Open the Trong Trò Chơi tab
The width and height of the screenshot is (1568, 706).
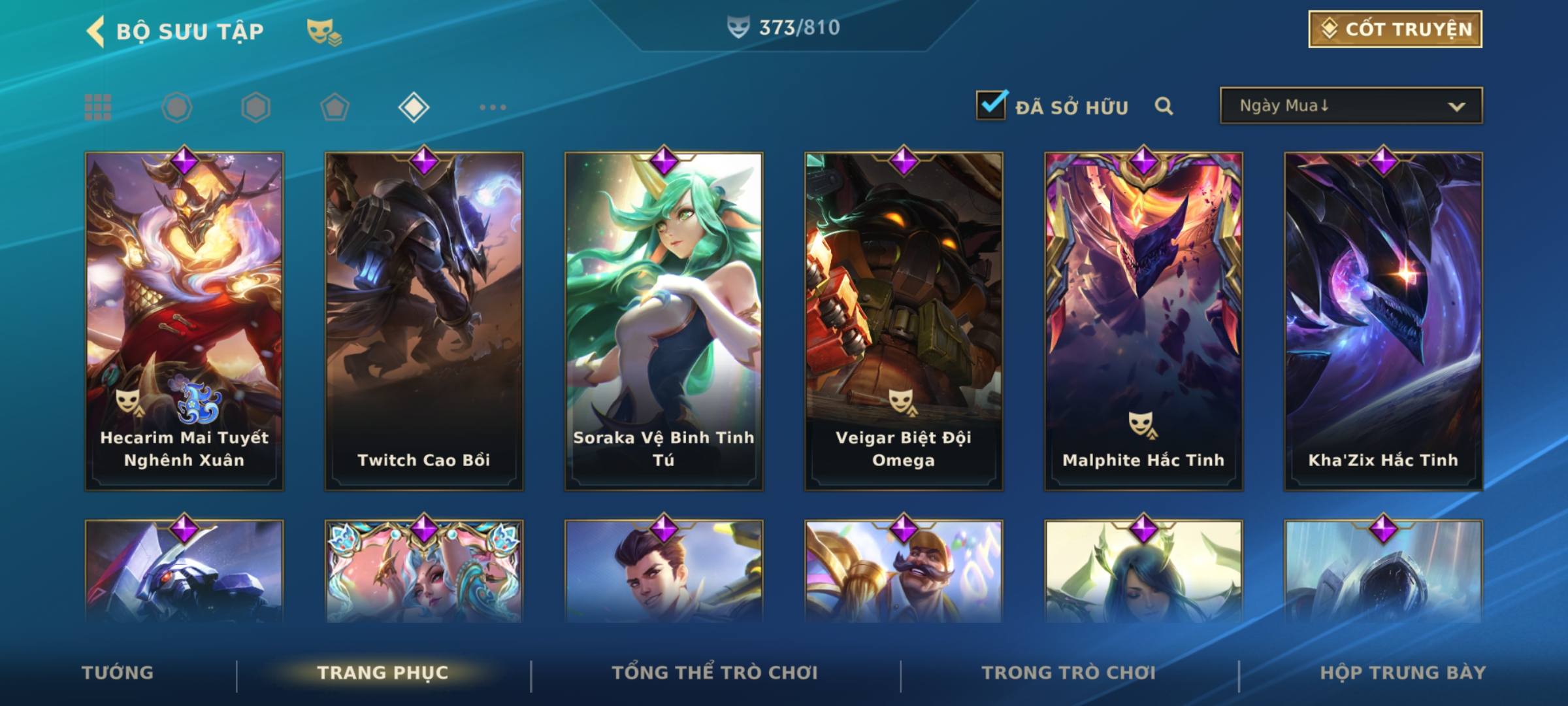1069,673
